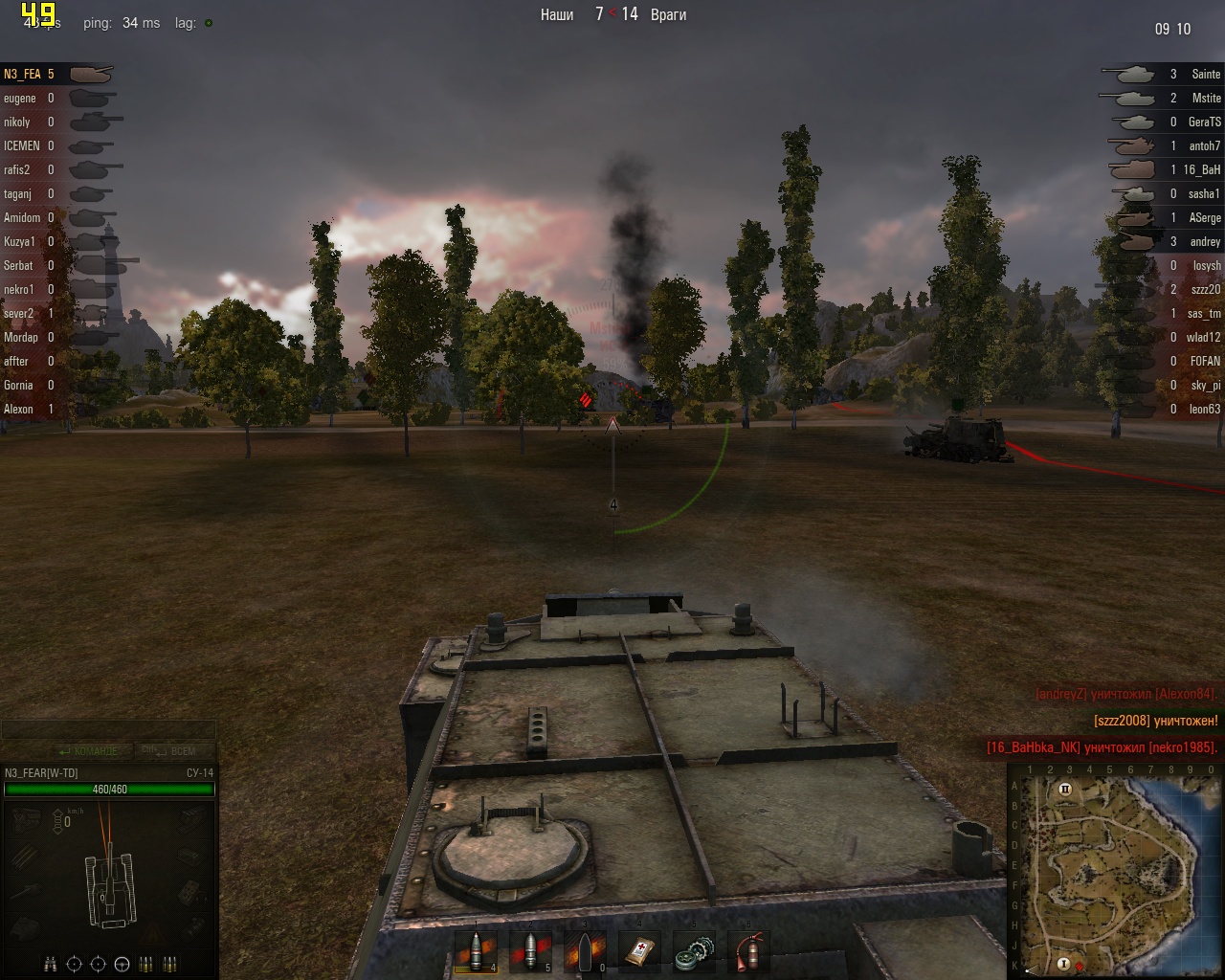Click the binoculars crew icon
Viewport: 1225px width, 980px height.
click(x=51, y=964)
